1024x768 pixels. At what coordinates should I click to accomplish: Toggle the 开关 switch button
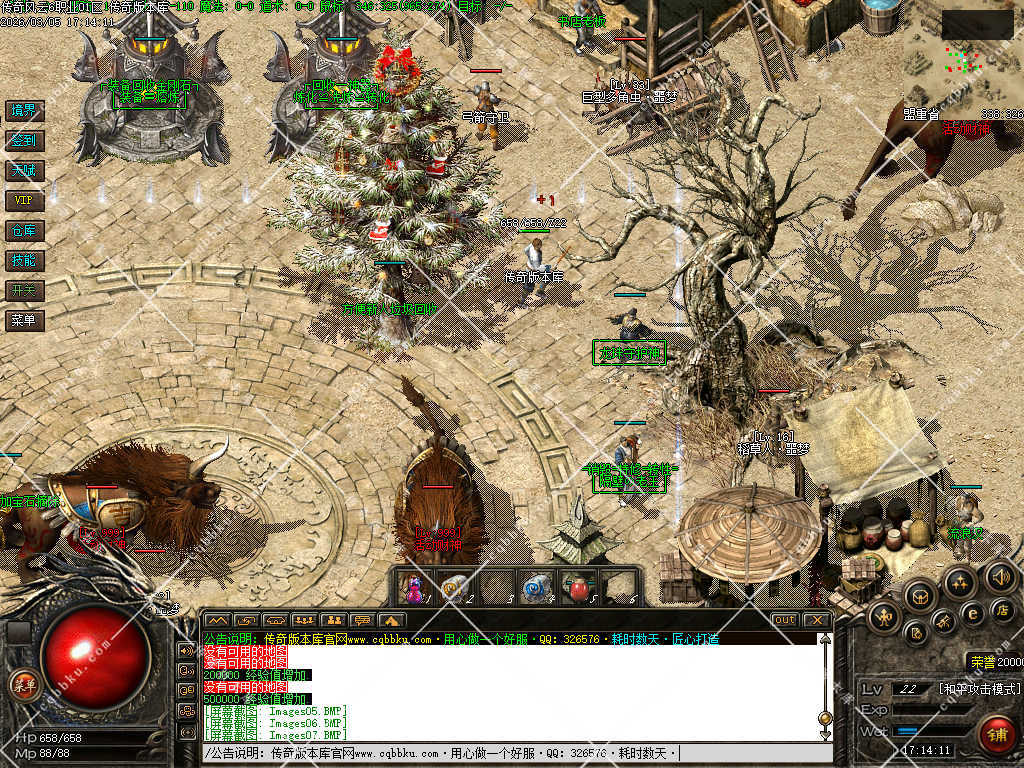23,290
